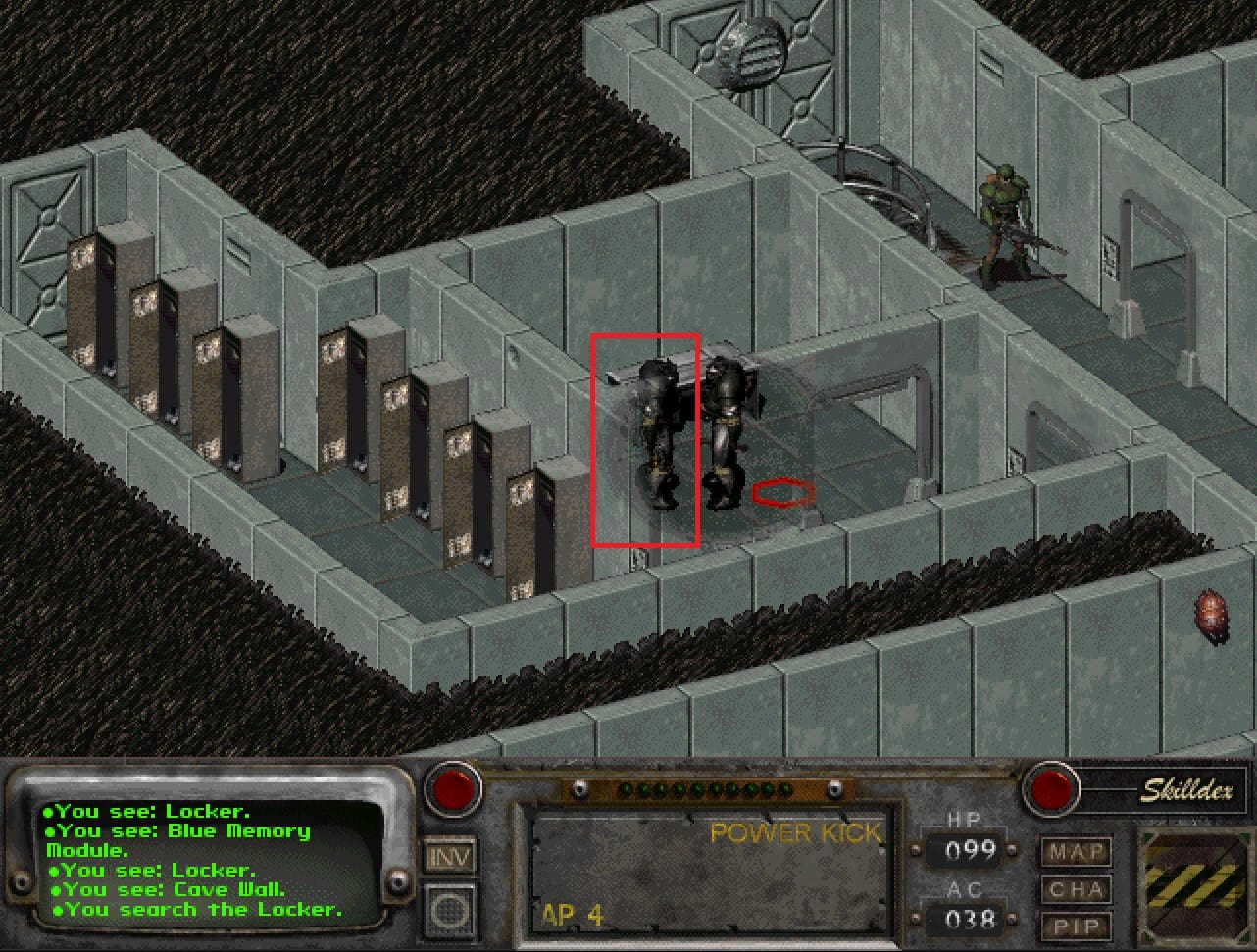Toggle active hand with left red button
1257x952 pixels.
tap(453, 787)
